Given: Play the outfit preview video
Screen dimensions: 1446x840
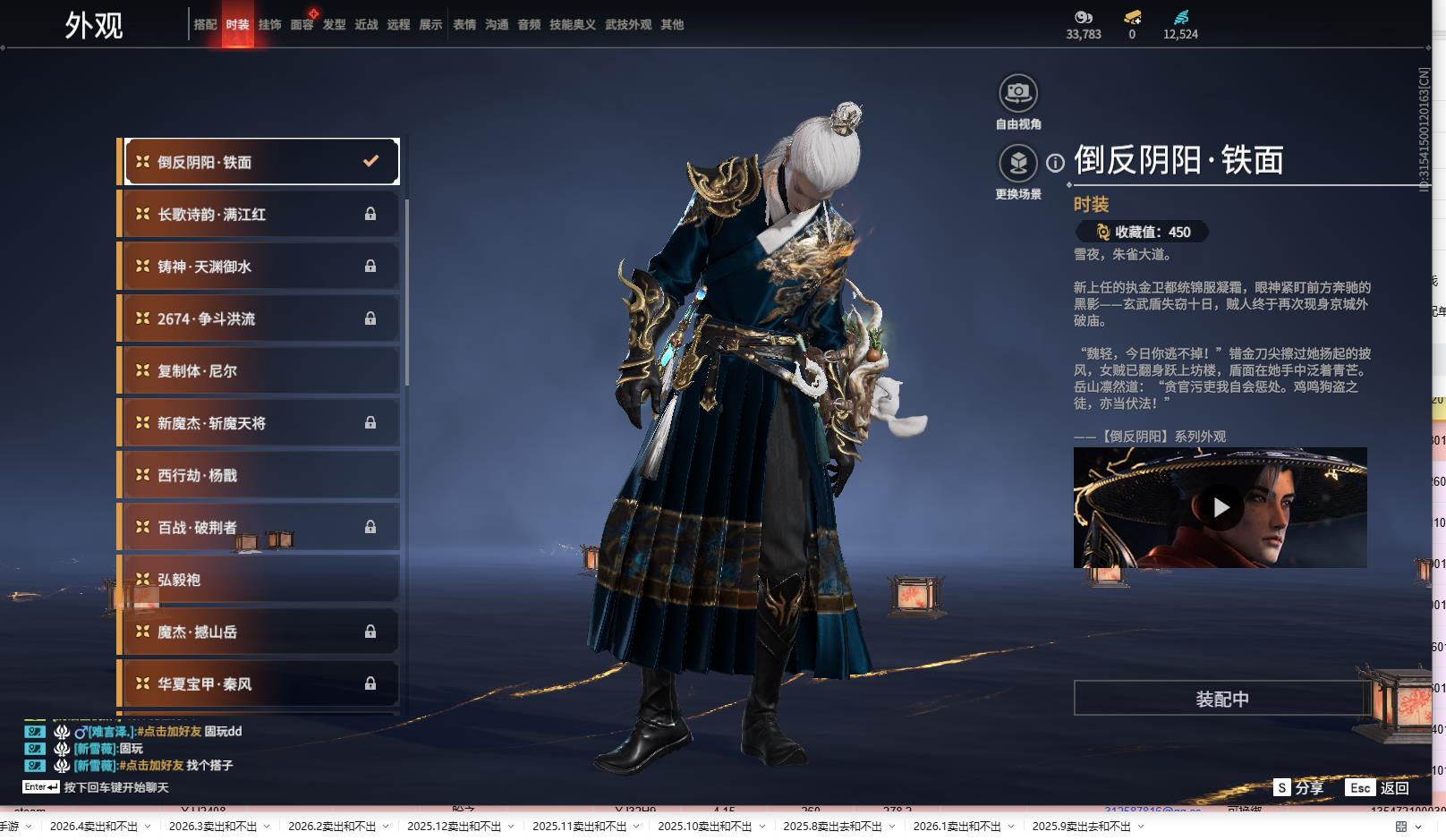Looking at the screenshot, I should [x=1221, y=507].
